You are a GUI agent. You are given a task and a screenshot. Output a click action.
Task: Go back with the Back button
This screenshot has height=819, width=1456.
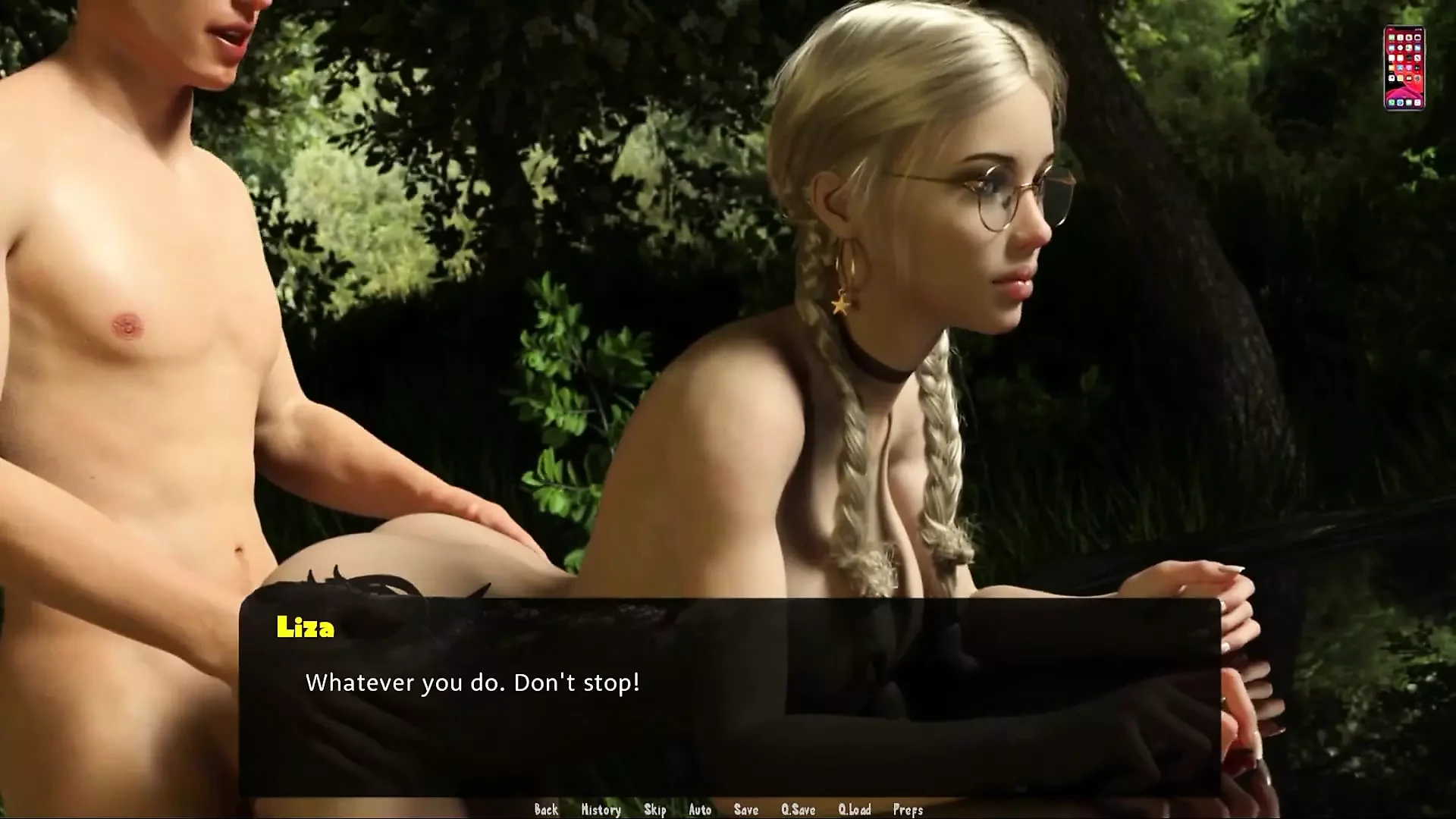(x=546, y=810)
